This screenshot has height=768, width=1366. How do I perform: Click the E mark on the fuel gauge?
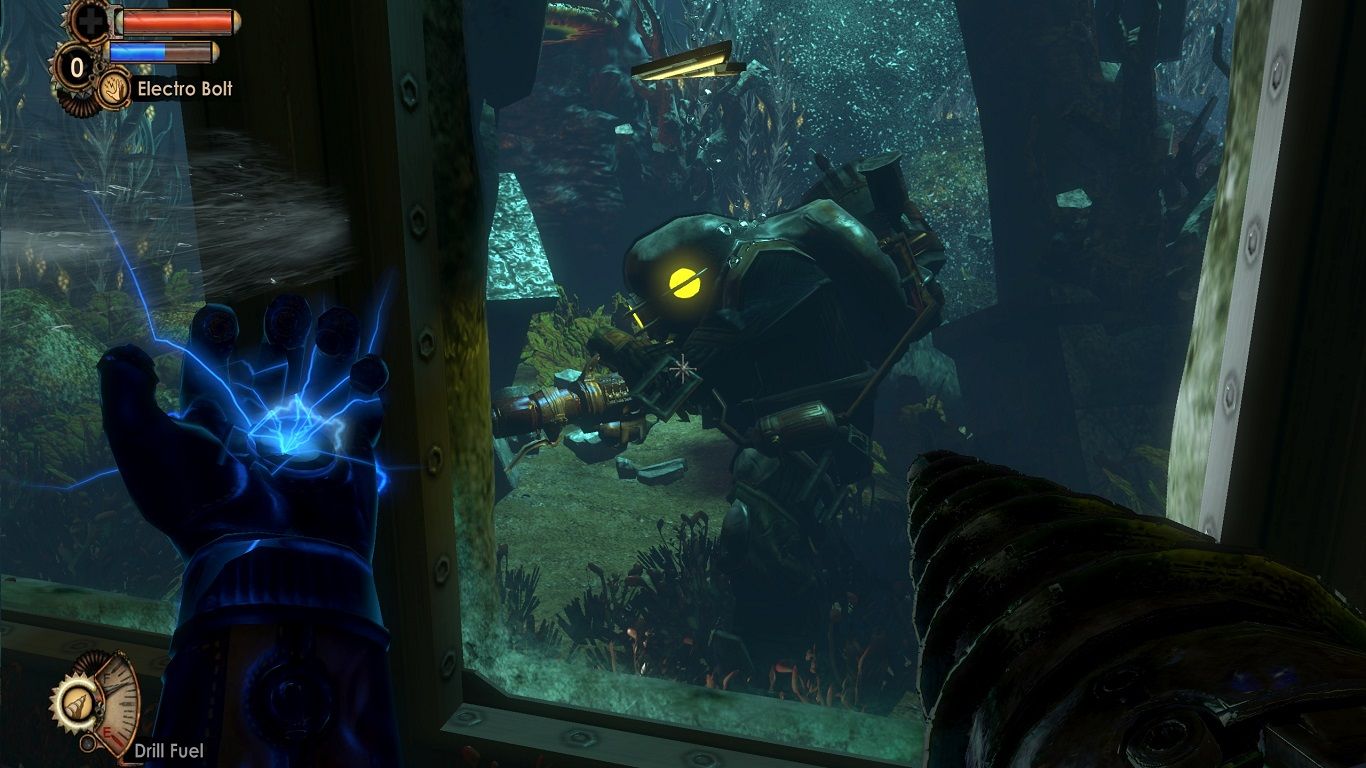pyautogui.click(x=107, y=731)
